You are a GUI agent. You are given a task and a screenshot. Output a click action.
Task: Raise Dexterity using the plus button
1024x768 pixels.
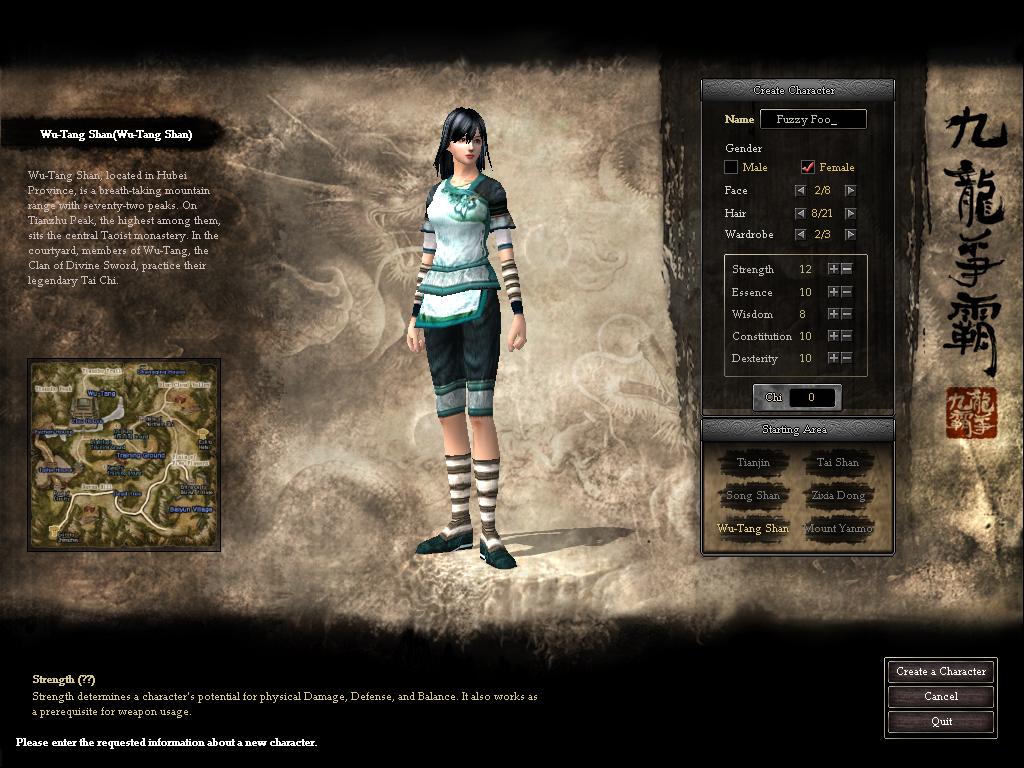(833, 358)
